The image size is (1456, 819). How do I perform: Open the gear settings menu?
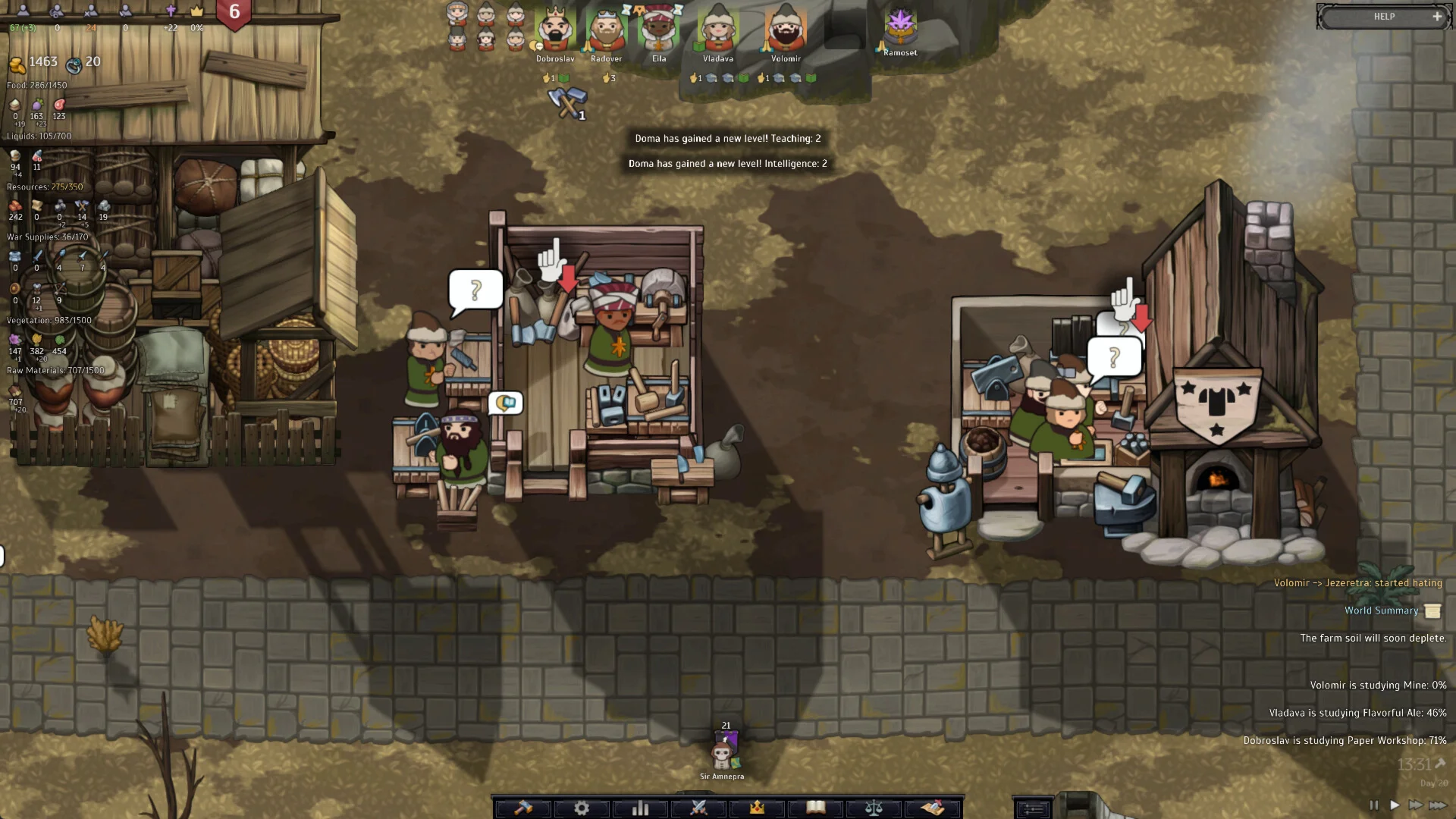click(x=582, y=808)
